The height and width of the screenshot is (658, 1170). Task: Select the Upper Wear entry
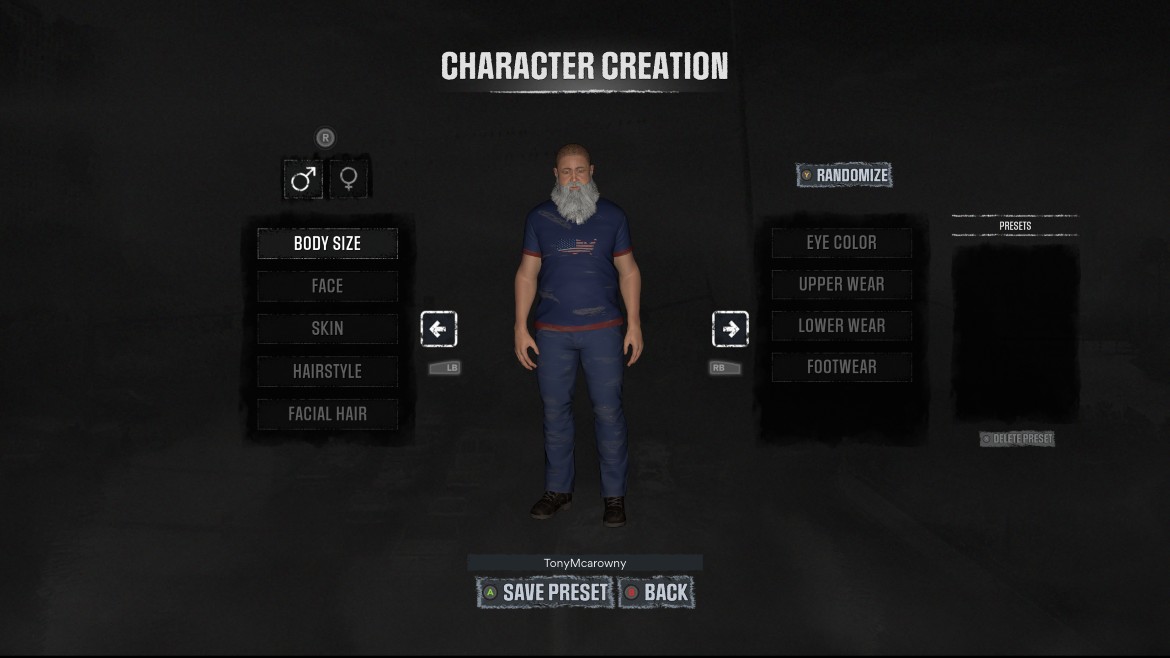click(x=841, y=284)
